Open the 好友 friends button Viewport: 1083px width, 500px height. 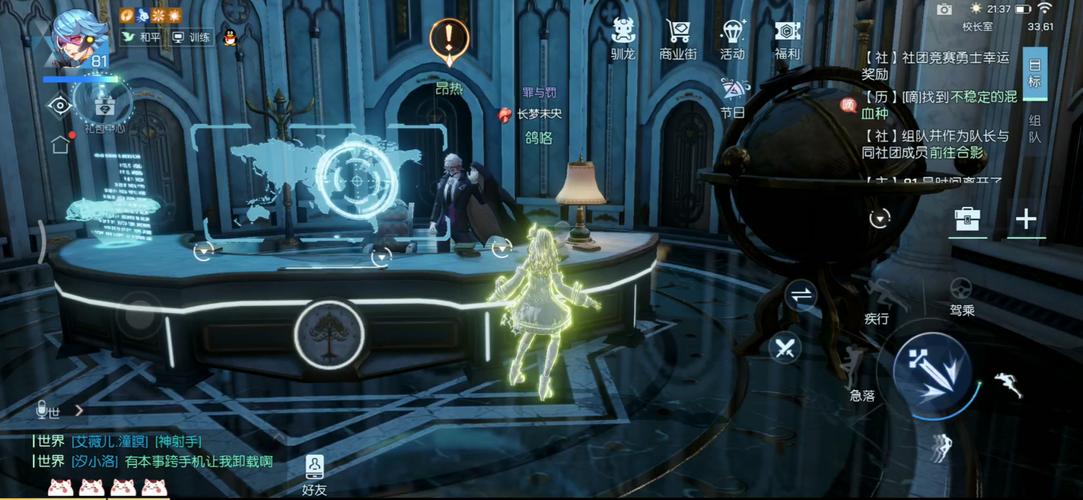[315, 474]
